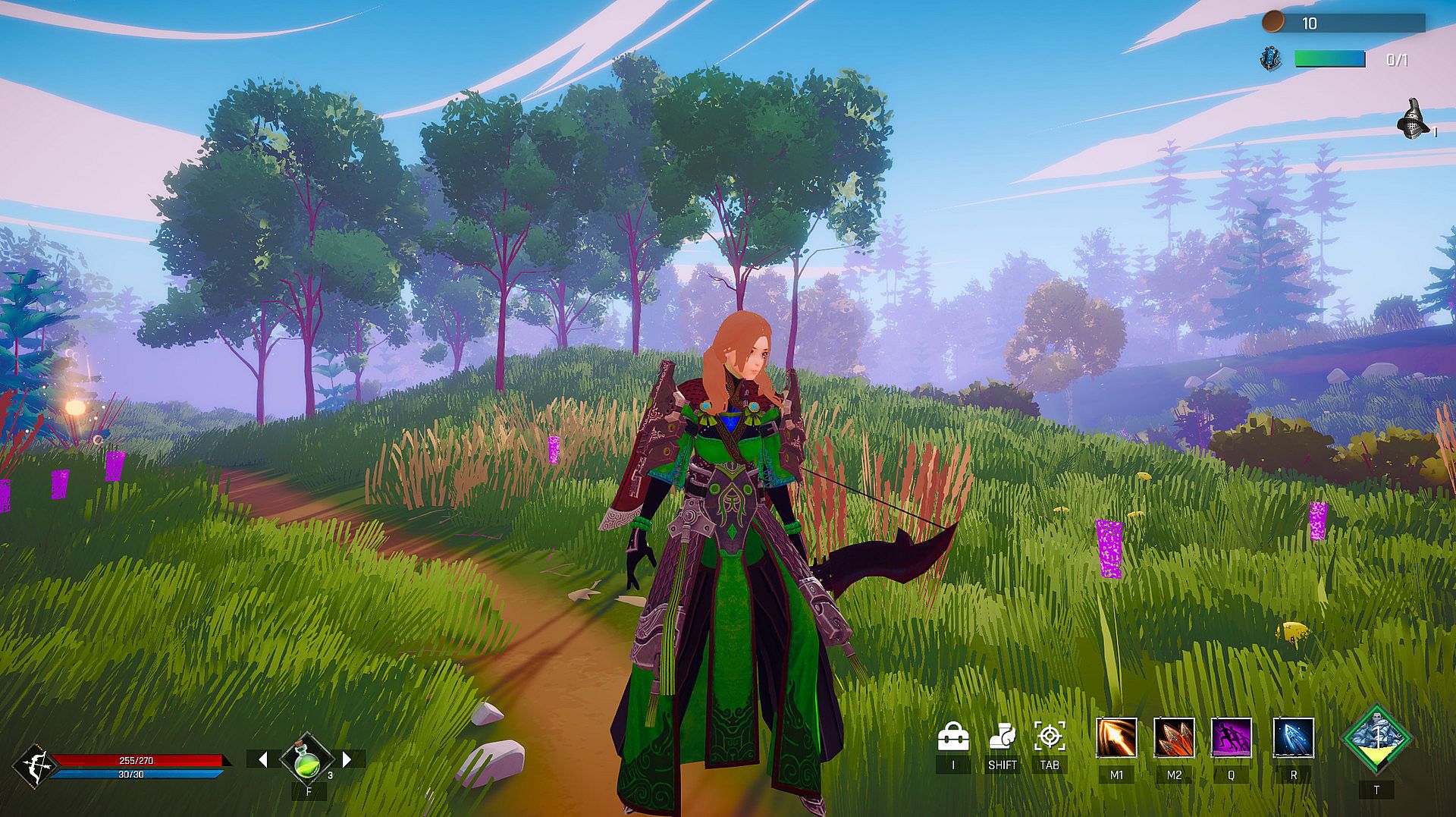Cycle to the next consumable item

point(347,759)
